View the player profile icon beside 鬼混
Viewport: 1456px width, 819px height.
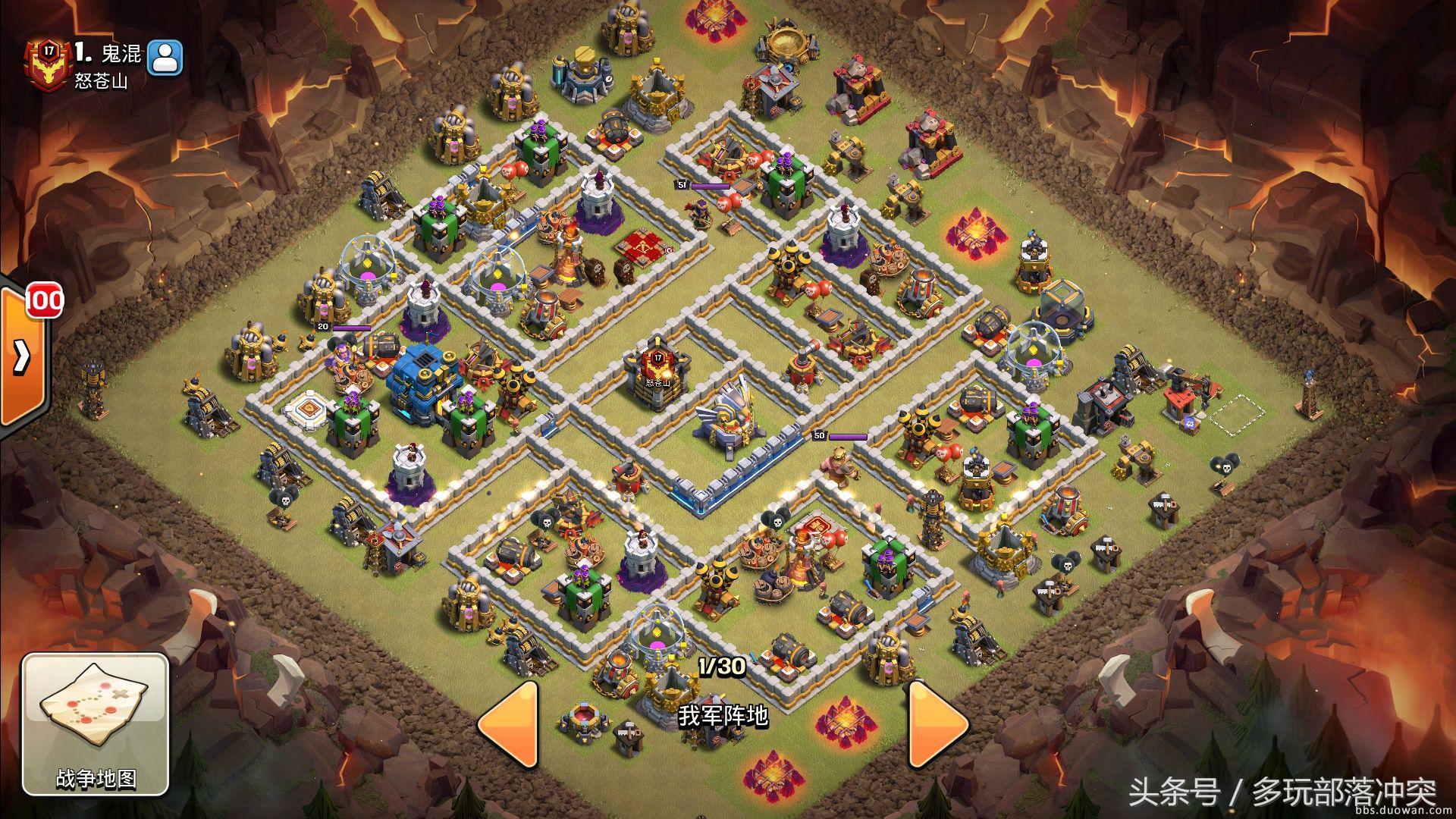165,58
